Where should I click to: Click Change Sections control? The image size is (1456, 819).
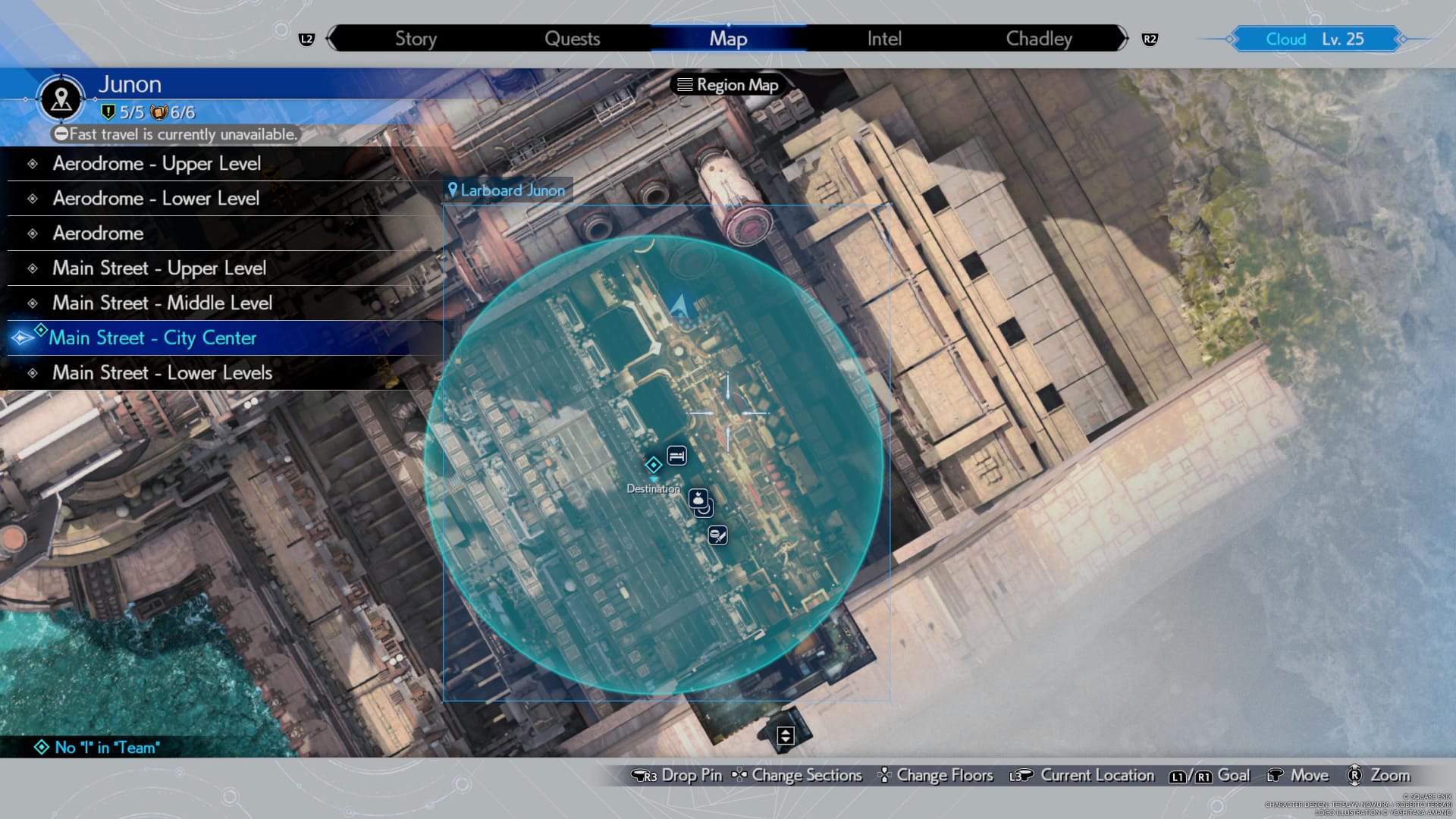click(805, 775)
